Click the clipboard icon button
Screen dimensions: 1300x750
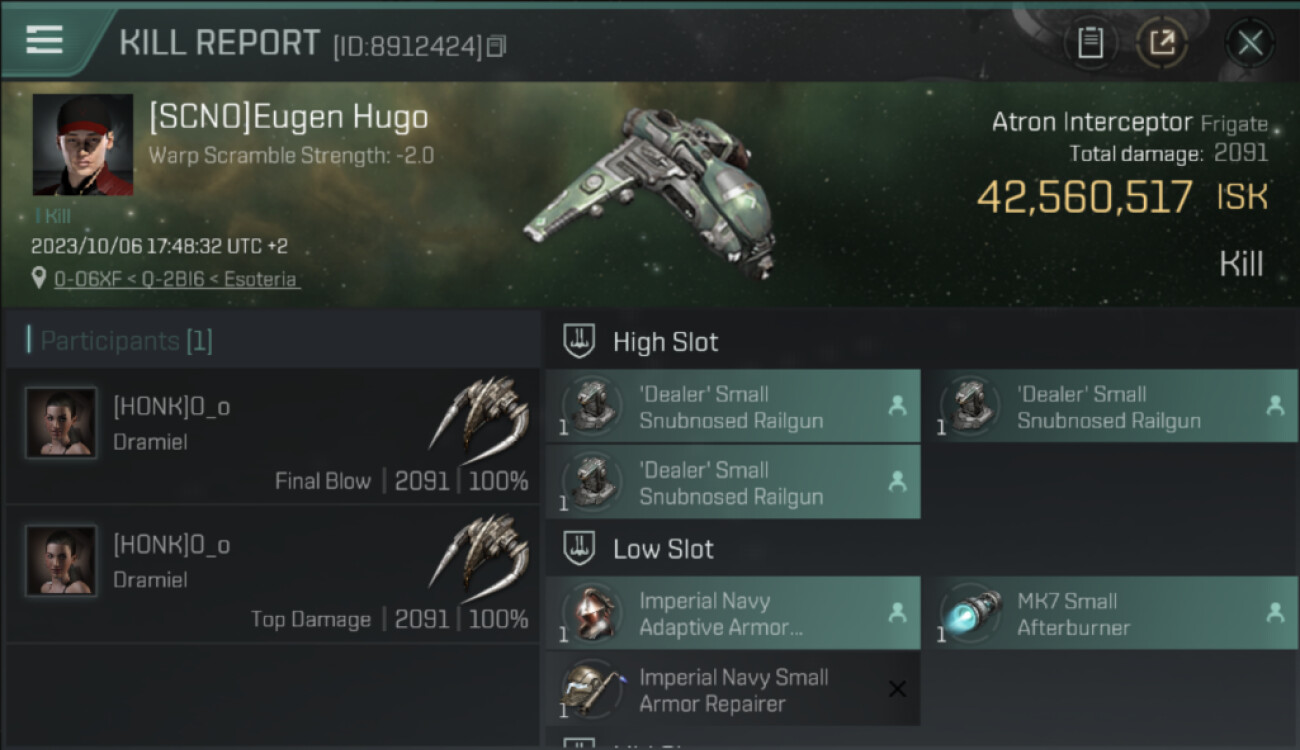click(1090, 42)
